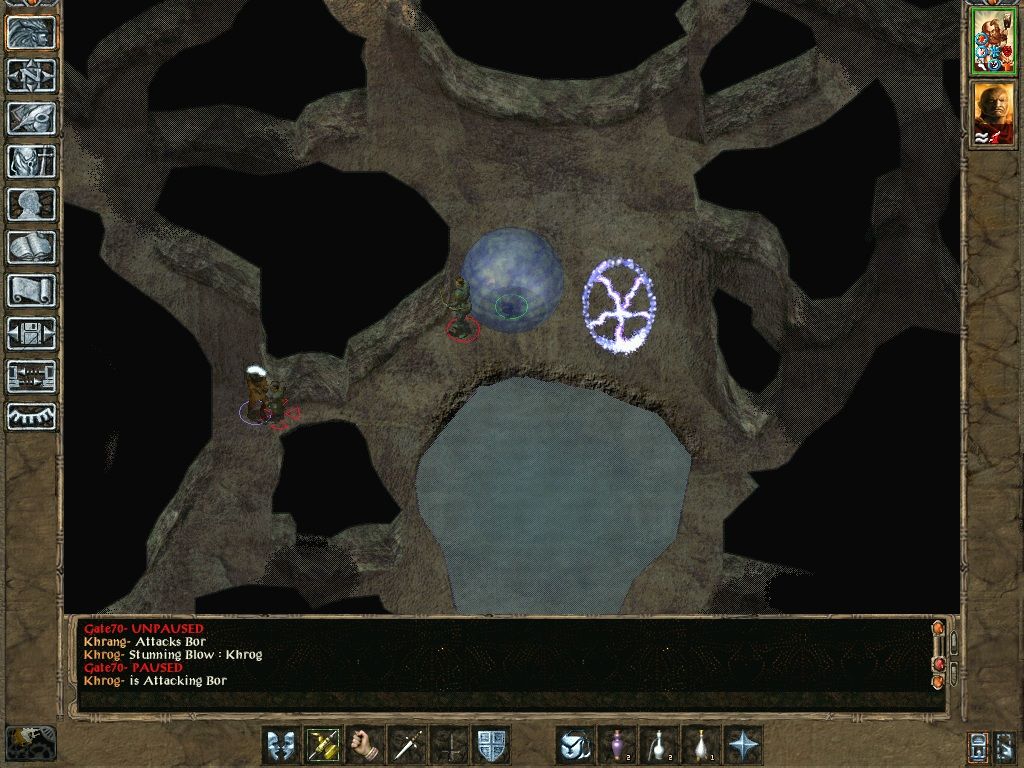This screenshot has height=768, width=1024.
Task: Click the scroll icon in left sidebar
Action: [x=32, y=290]
